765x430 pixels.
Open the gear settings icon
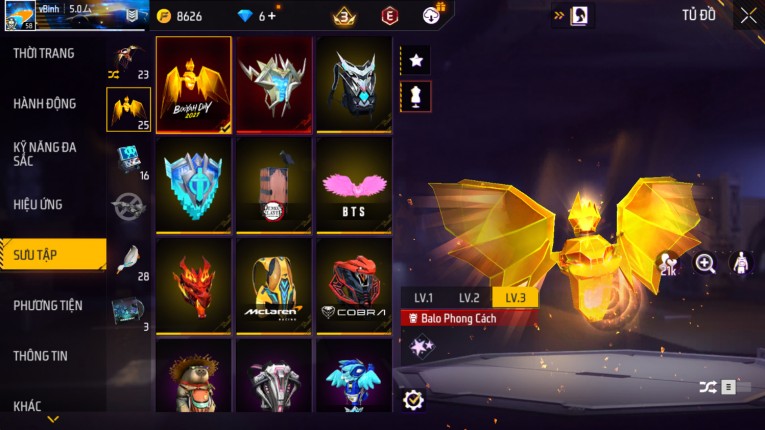click(x=413, y=400)
